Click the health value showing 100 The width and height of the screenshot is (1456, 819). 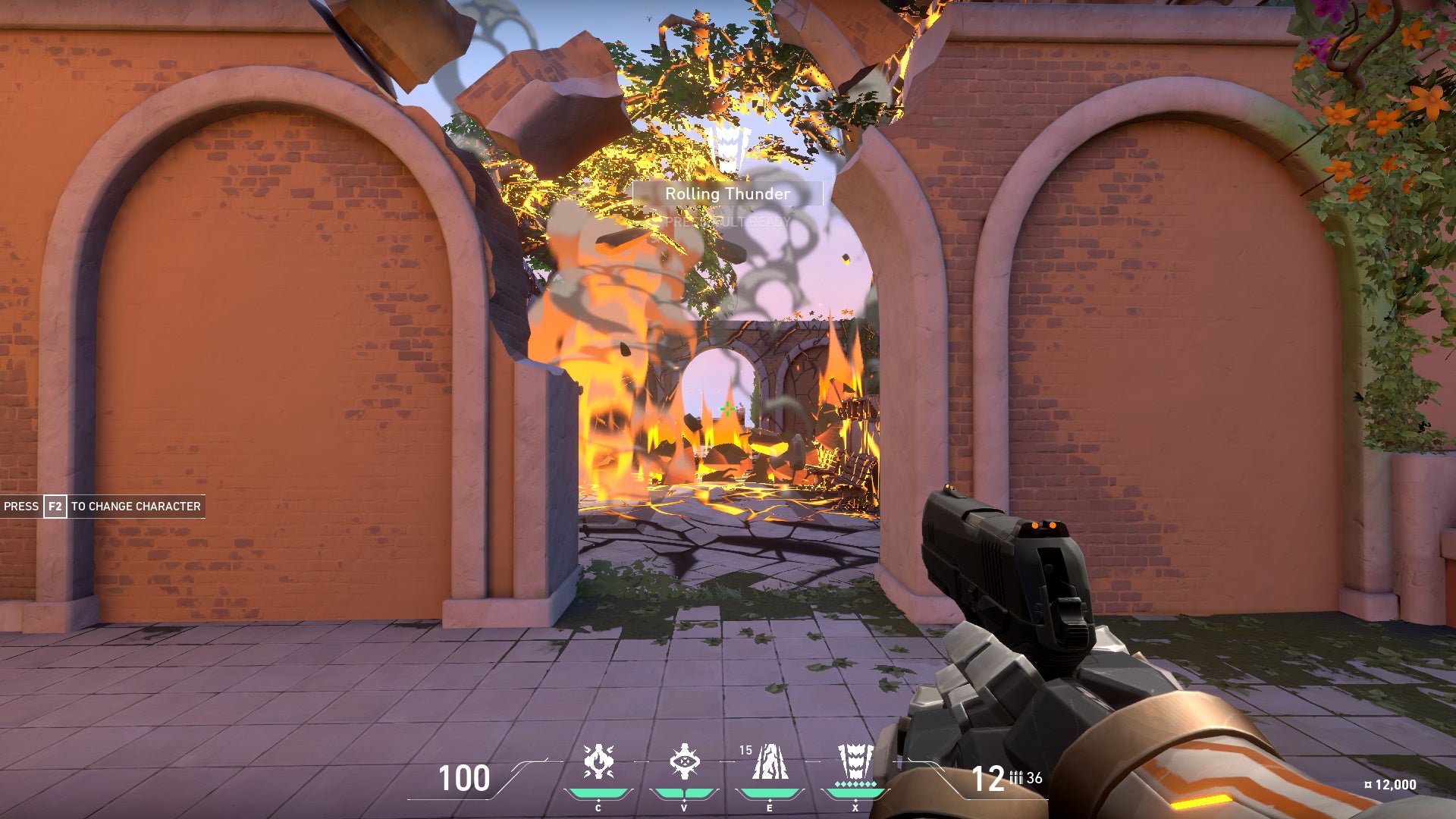[x=466, y=777]
